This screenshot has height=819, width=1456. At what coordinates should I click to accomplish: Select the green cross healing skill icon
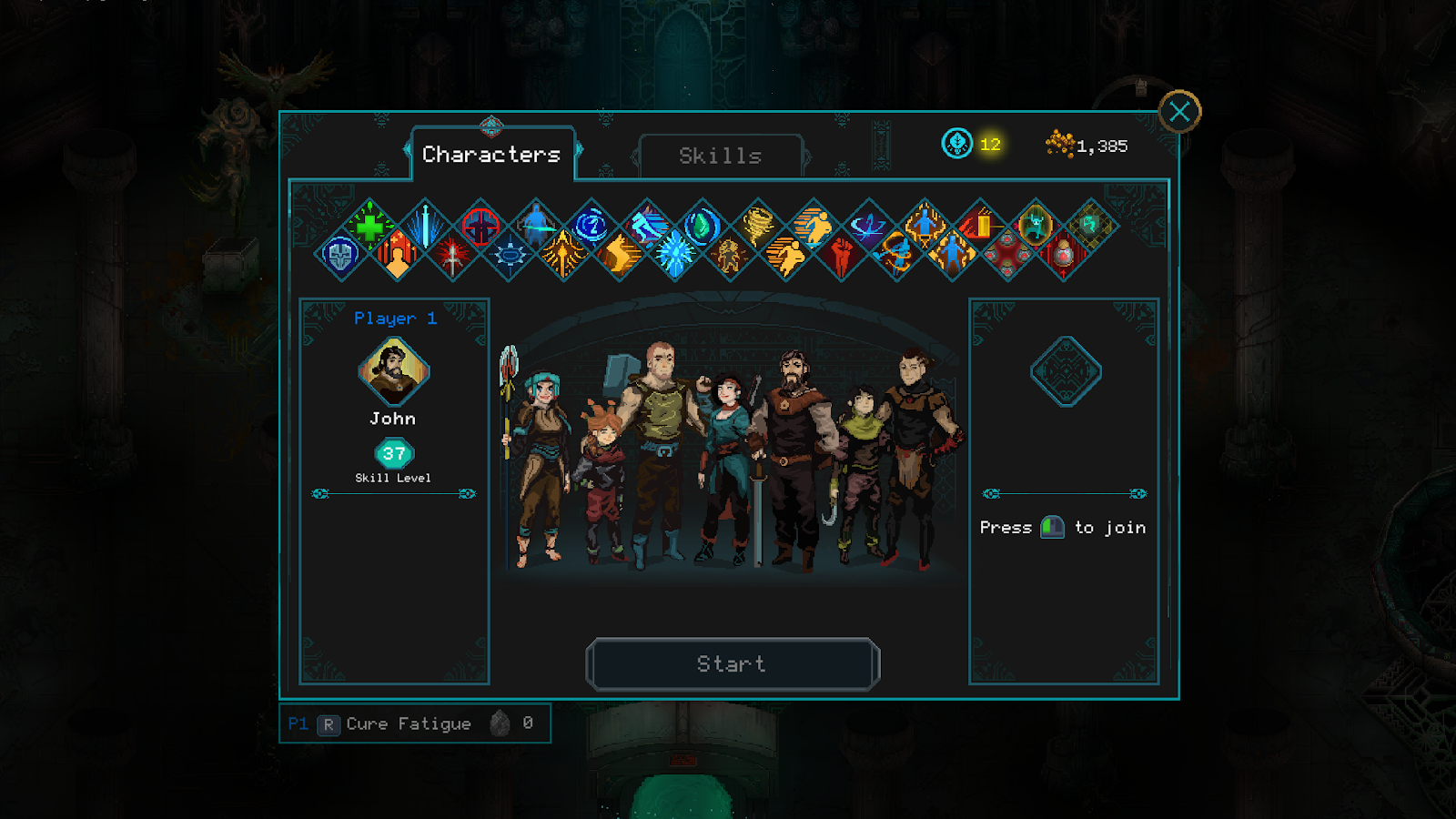click(369, 226)
